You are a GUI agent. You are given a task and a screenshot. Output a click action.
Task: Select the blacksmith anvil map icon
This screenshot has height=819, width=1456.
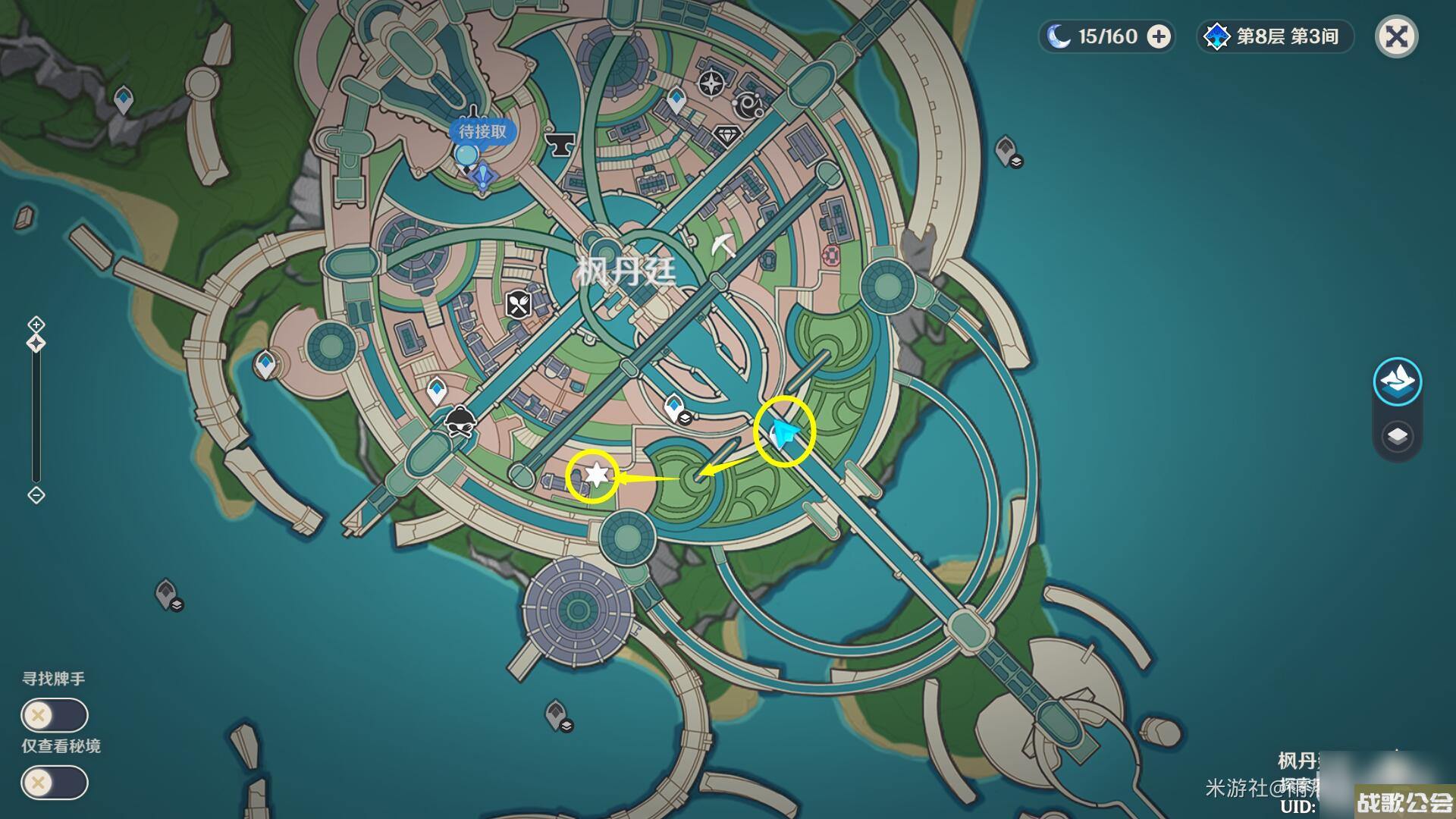pyautogui.click(x=560, y=143)
